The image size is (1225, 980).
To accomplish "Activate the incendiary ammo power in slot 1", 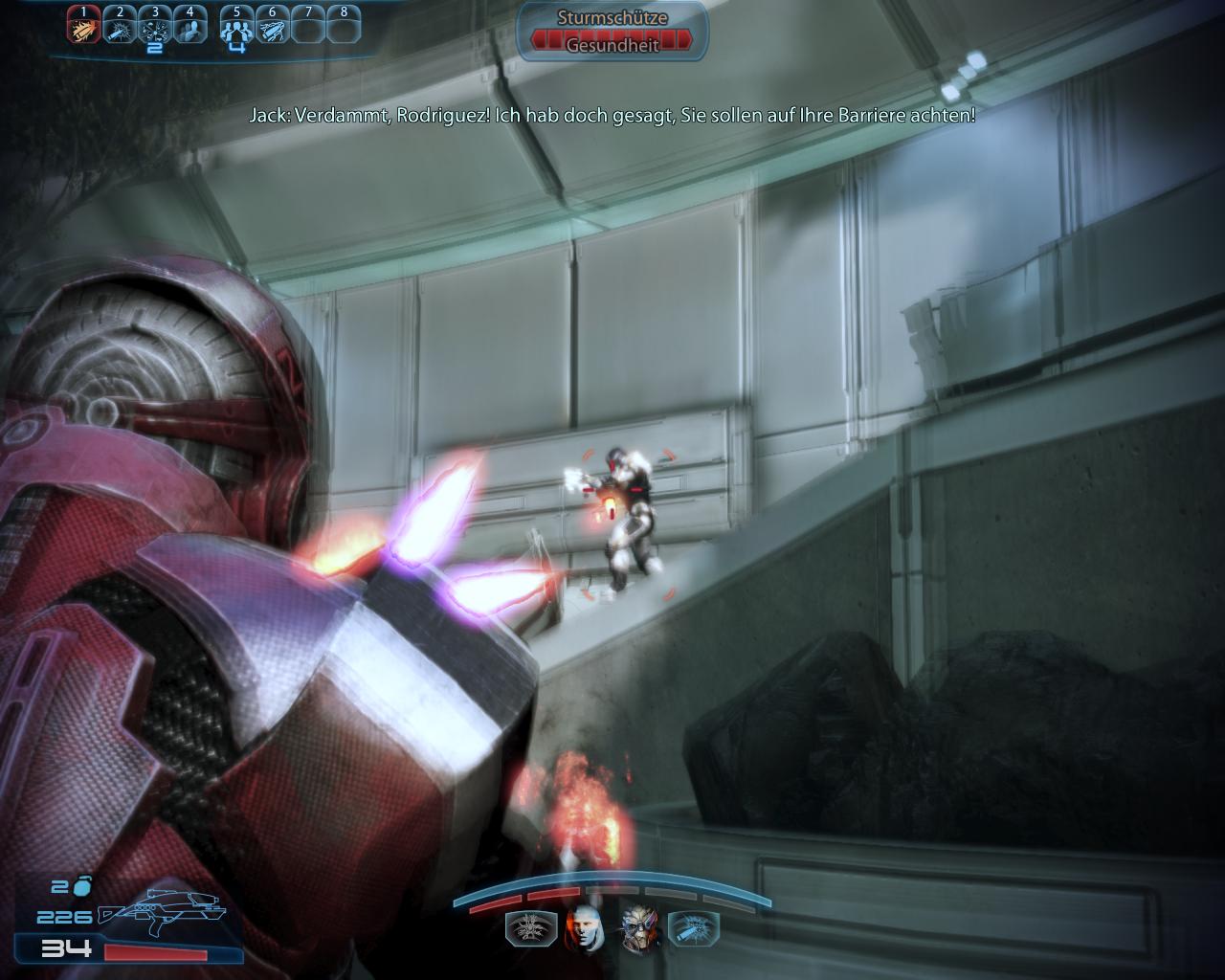I will (84, 28).
